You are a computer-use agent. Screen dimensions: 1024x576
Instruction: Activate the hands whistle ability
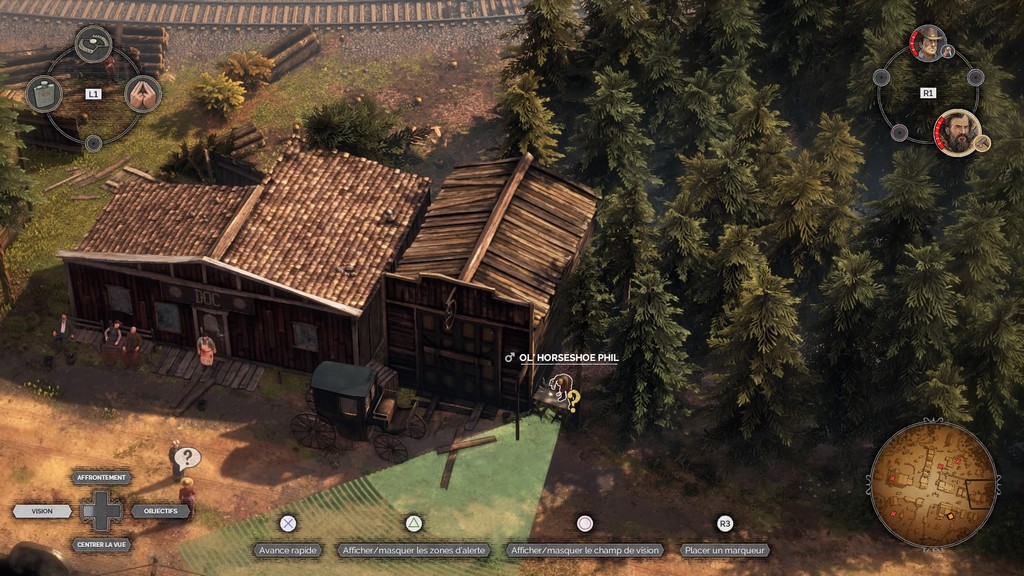(143, 94)
